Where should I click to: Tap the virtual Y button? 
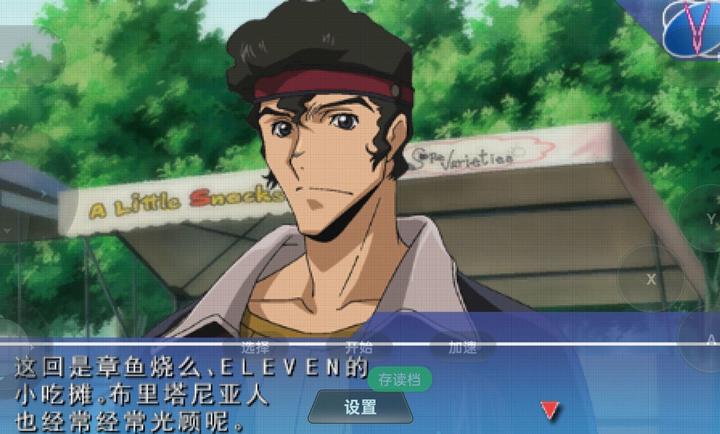click(710, 218)
